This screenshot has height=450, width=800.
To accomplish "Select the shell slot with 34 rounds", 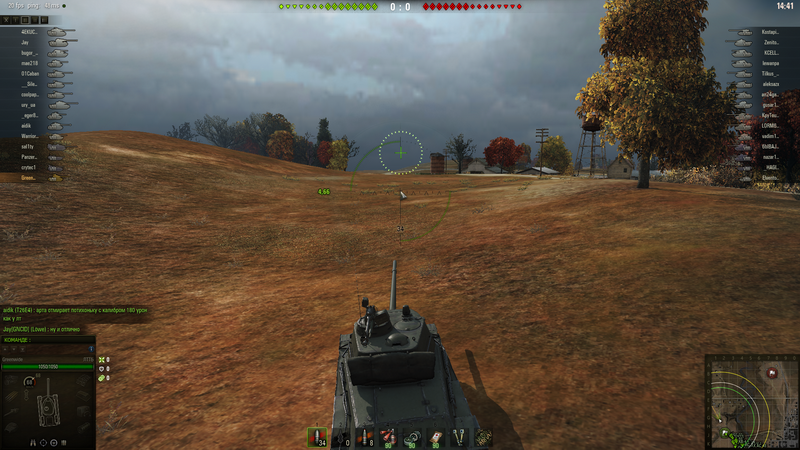I will [318, 437].
